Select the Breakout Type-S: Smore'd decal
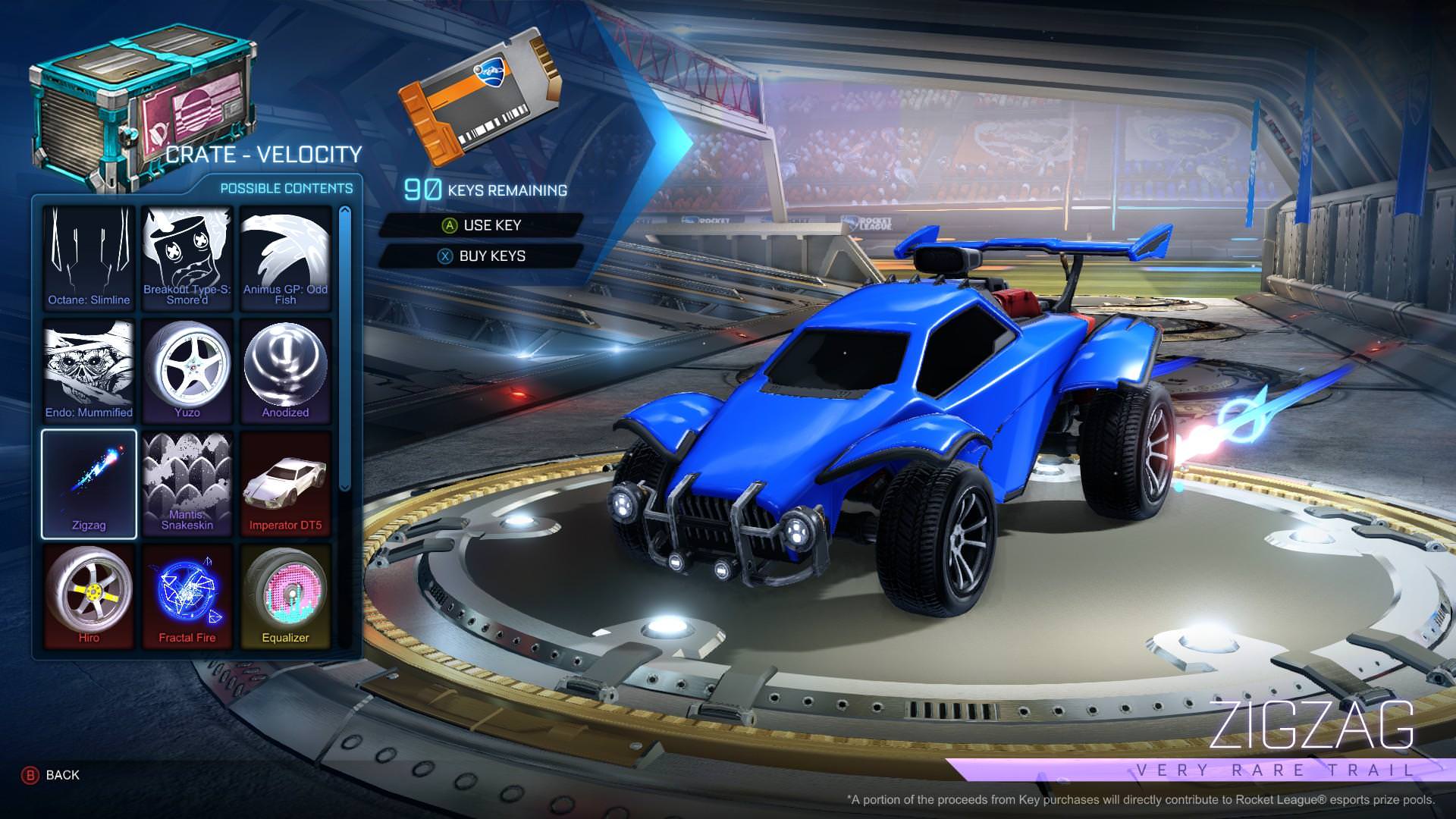 (x=187, y=258)
